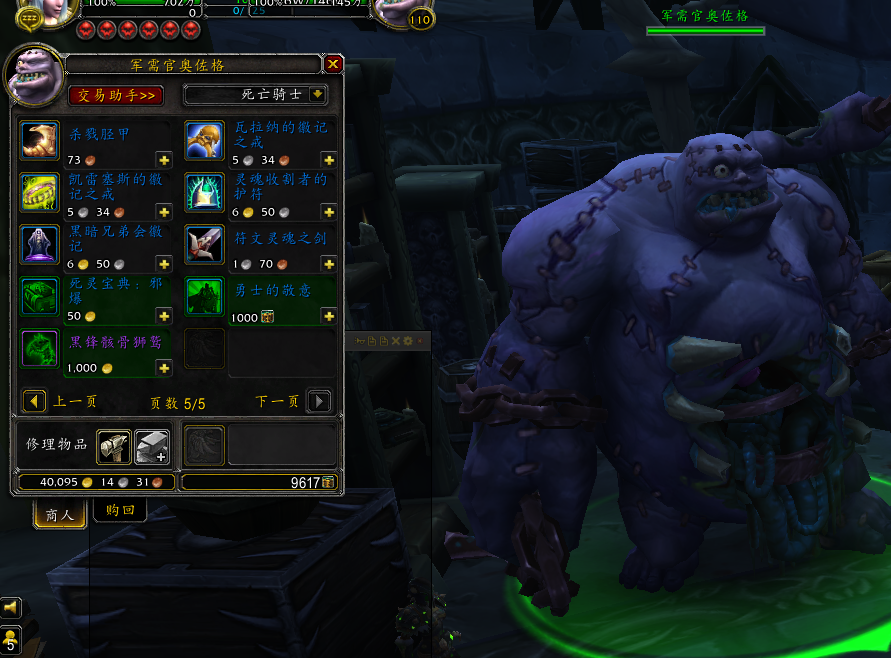Select the 死灵宝典：邪爆 tome
This screenshot has width=891, height=658.
(40, 297)
